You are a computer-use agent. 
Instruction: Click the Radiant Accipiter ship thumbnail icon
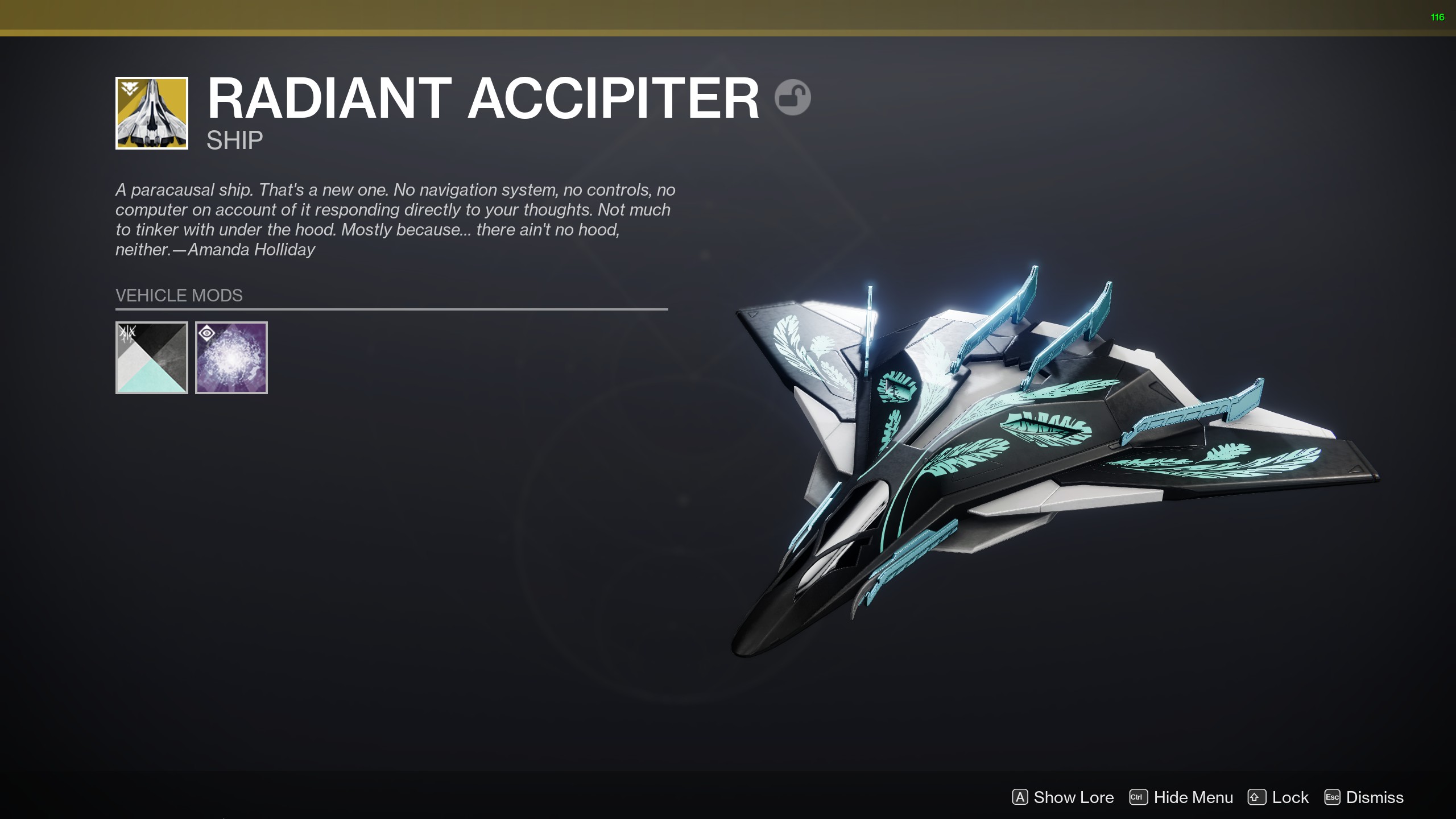151,112
